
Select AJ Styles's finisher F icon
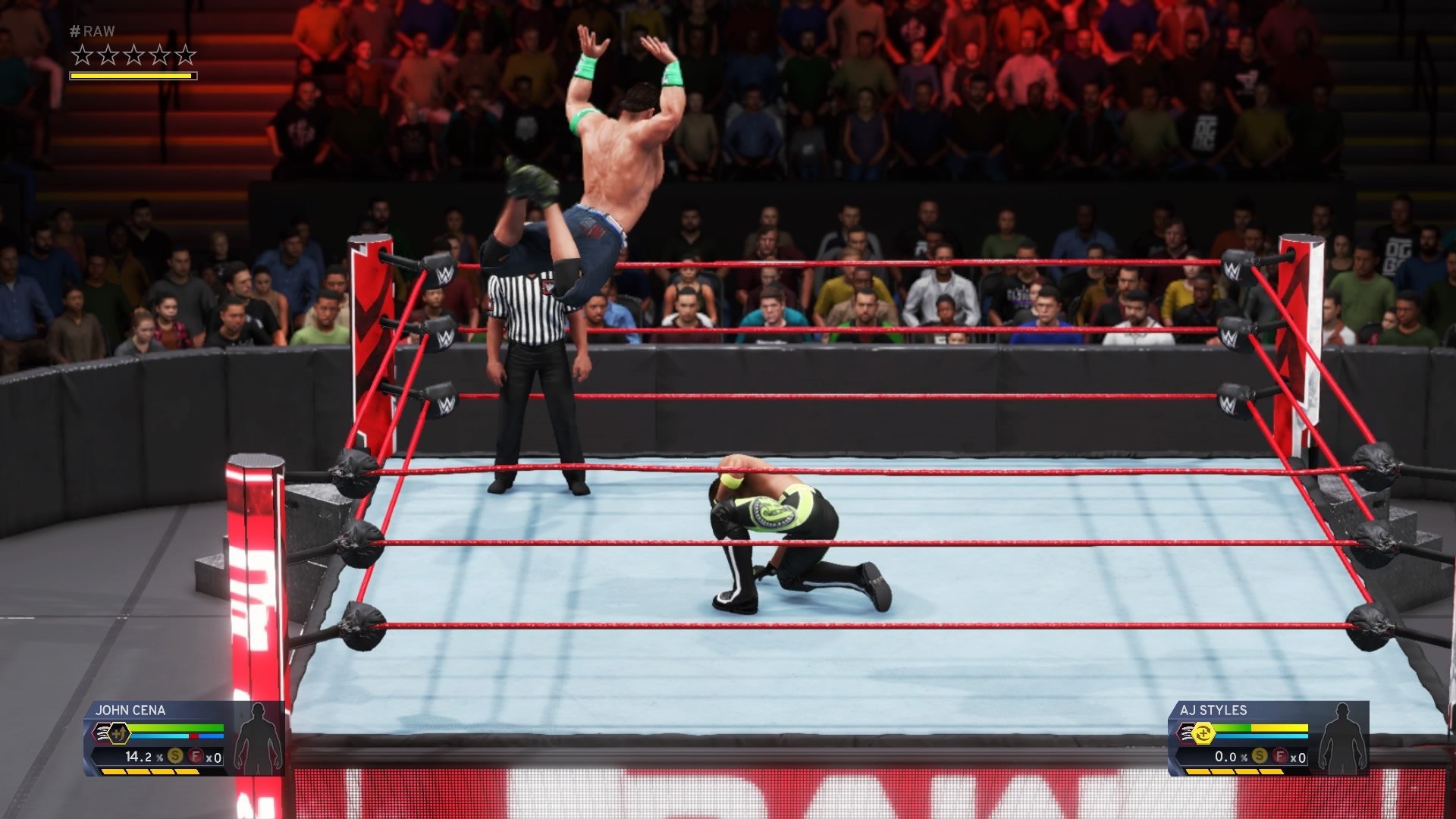1280,756
